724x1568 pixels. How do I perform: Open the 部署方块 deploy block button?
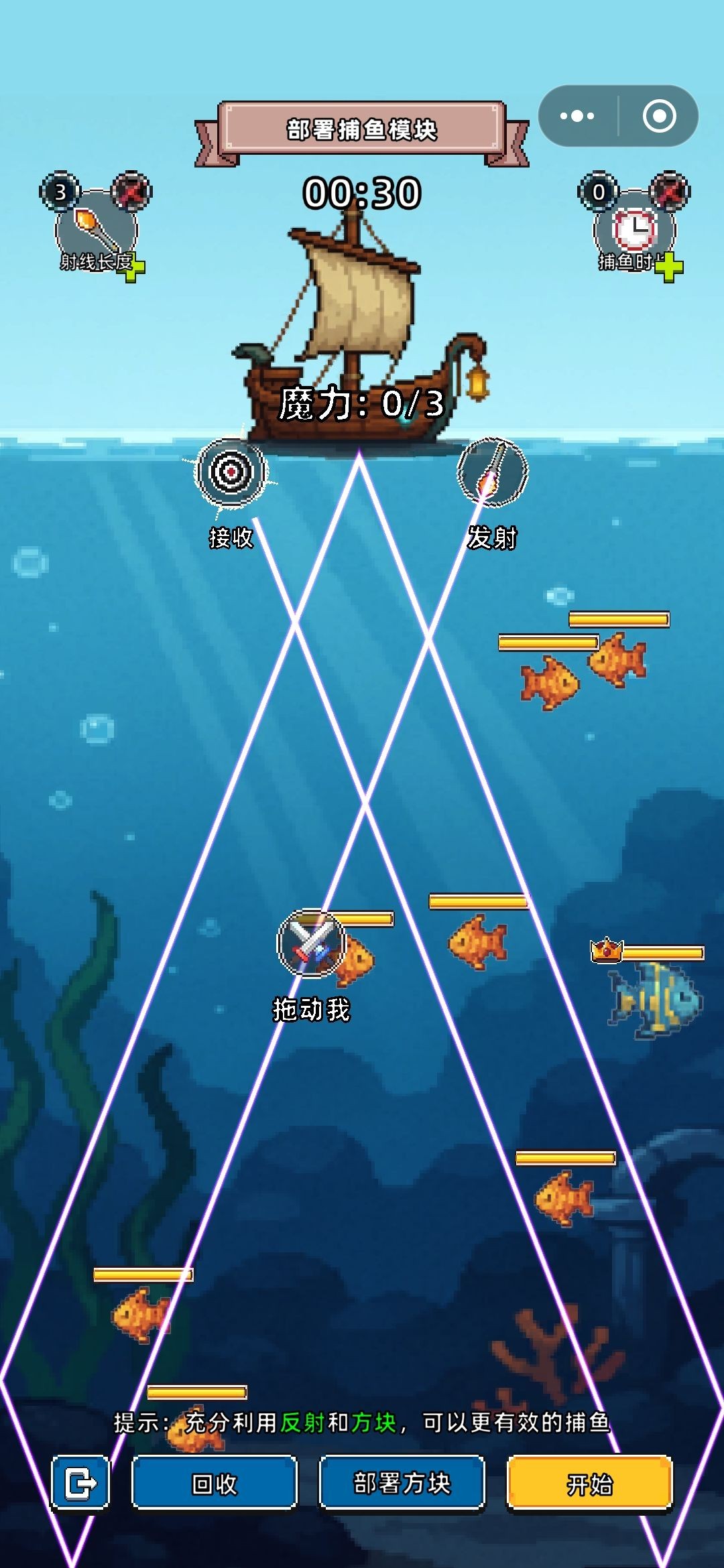[x=402, y=1484]
